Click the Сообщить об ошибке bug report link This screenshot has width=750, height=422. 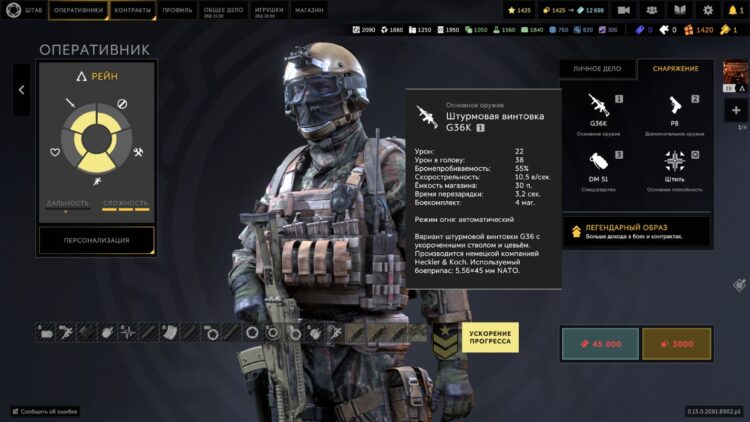pos(45,411)
